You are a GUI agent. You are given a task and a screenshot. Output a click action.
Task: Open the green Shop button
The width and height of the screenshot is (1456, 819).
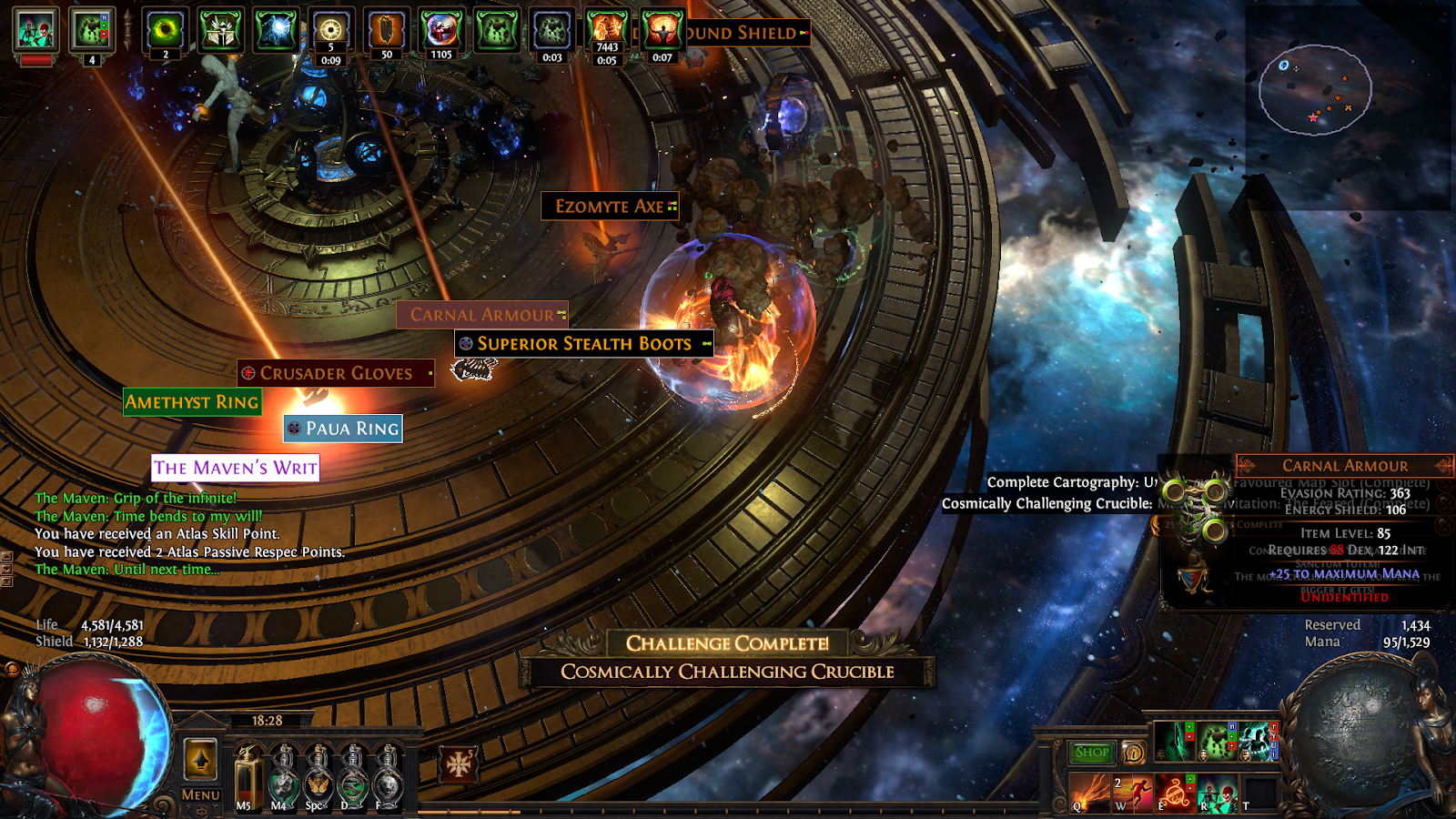1091,753
